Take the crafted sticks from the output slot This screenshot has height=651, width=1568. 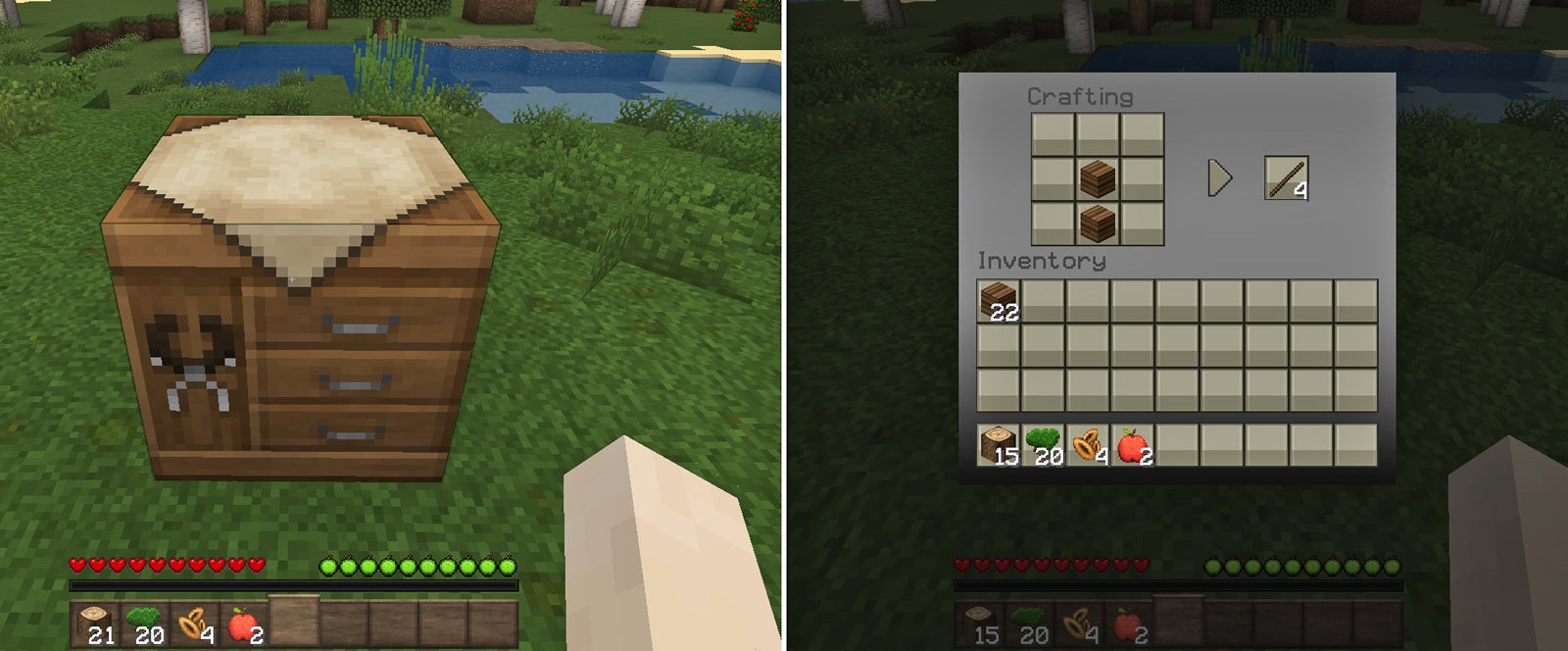(1286, 178)
